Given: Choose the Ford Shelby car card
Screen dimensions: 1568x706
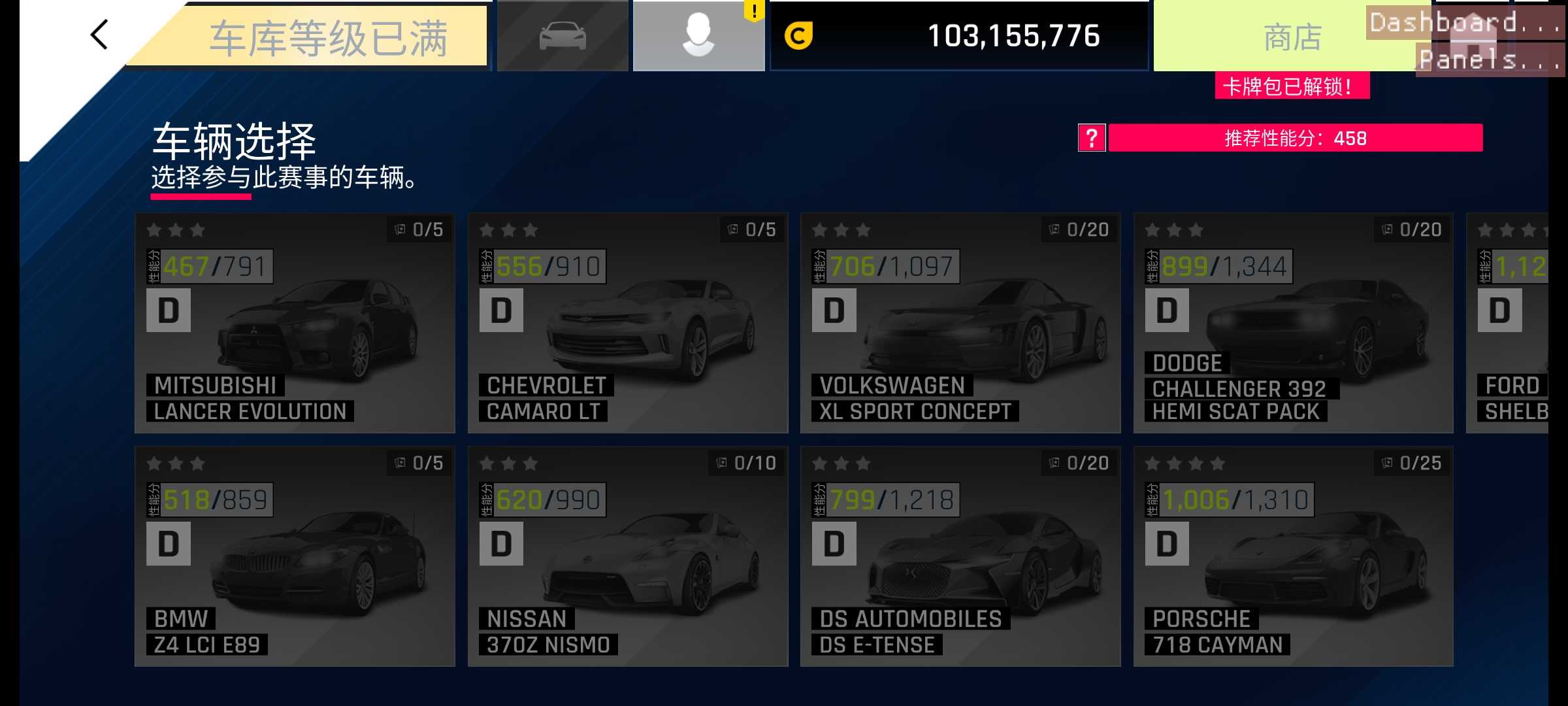Looking at the screenshot, I should (1508, 323).
